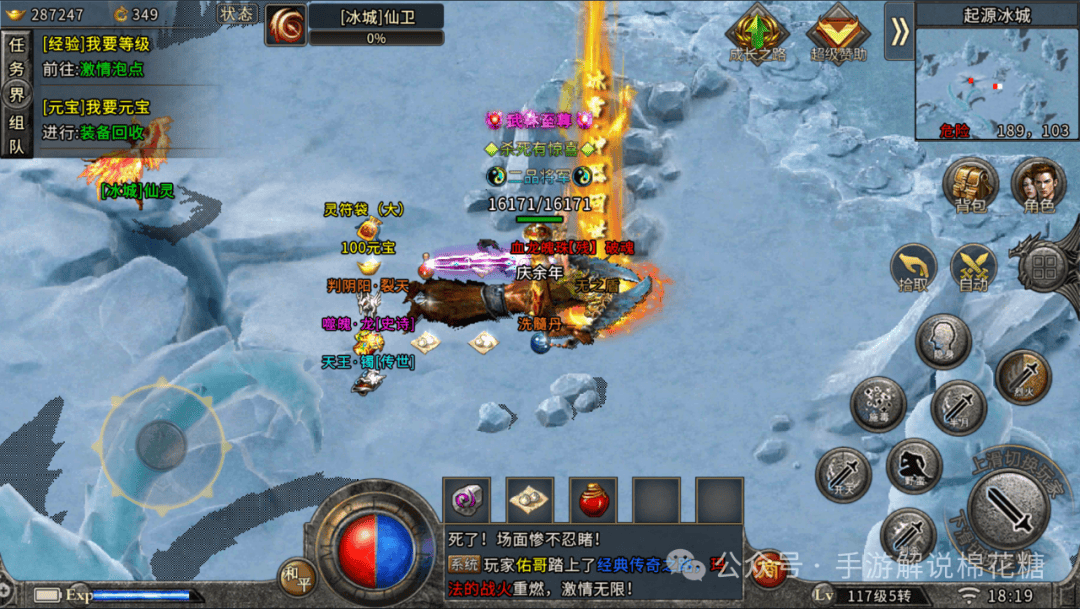Activate the 半月 half-moon skill
The image size is (1080, 609).
pos(958,407)
